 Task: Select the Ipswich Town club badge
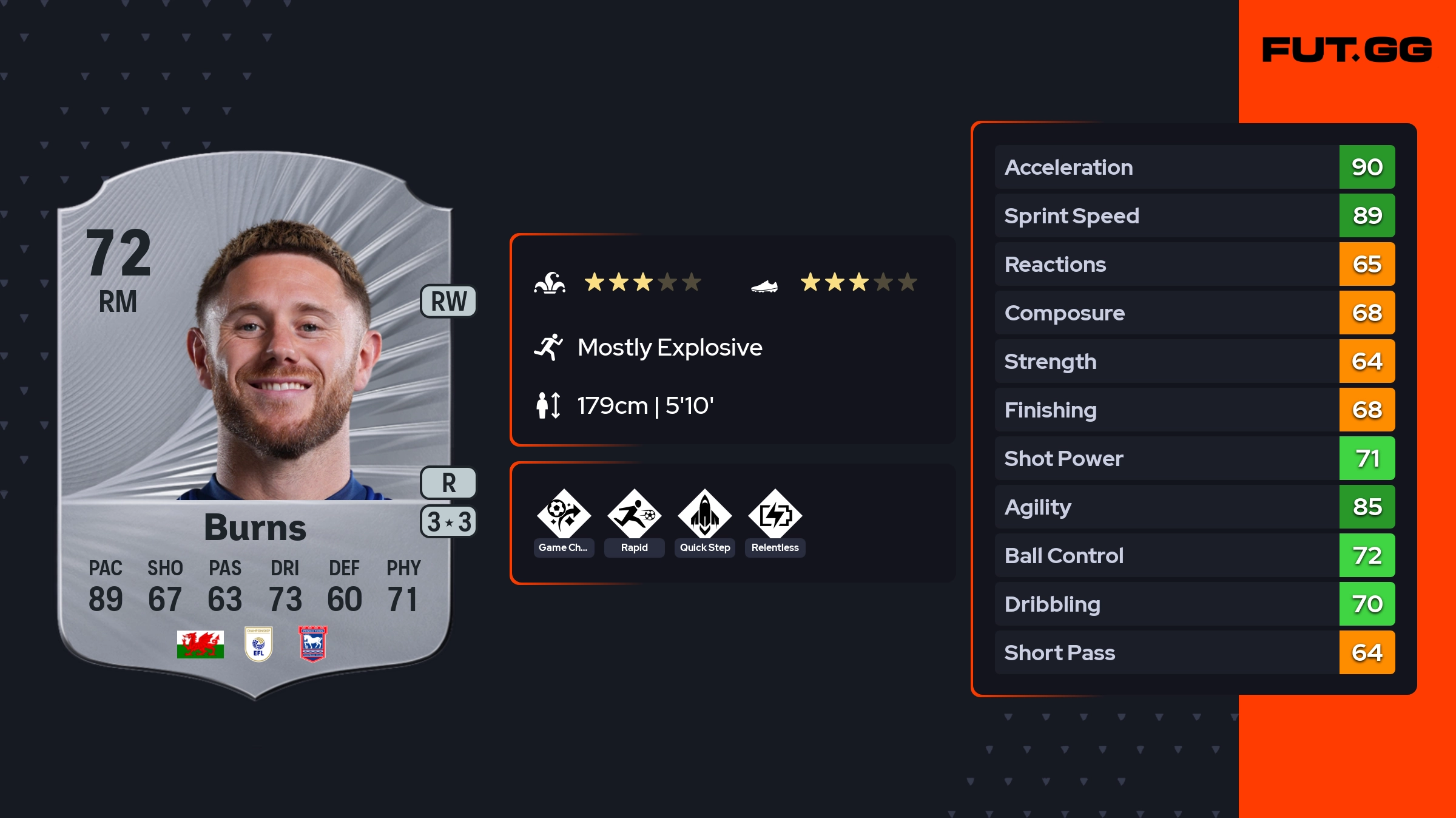[313, 644]
